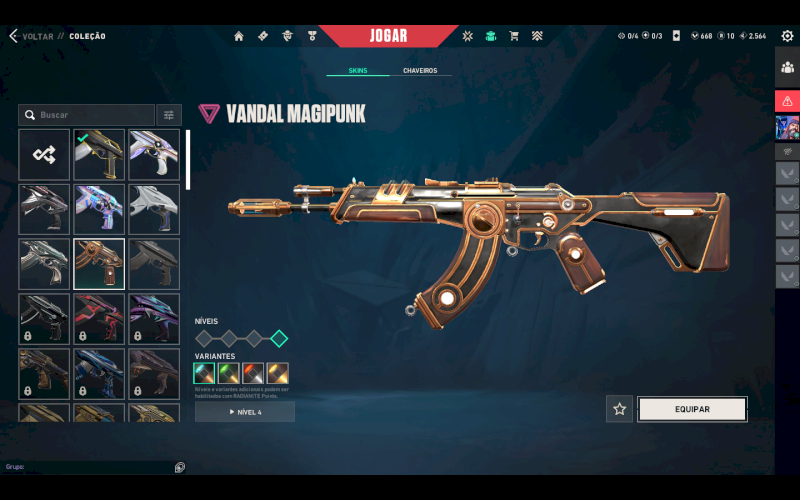This screenshot has height=500, width=800.
Task: Mark skin as favorite with star button
Action: (619, 409)
